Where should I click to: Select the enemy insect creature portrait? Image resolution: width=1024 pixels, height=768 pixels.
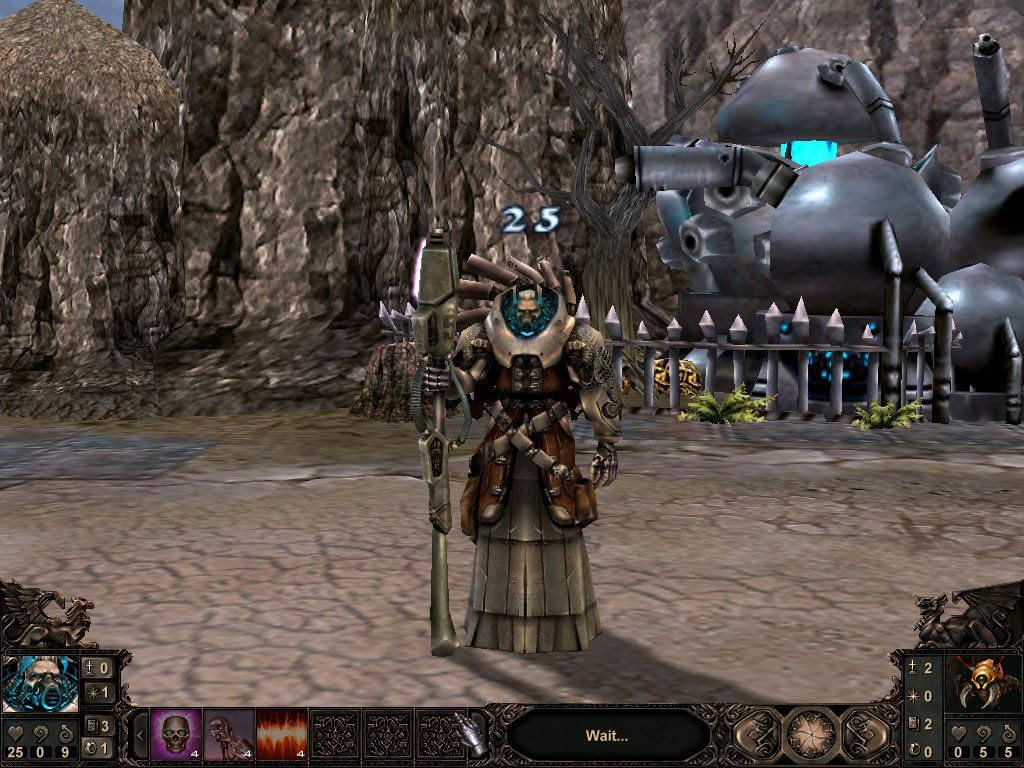pyautogui.click(x=982, y=683)
